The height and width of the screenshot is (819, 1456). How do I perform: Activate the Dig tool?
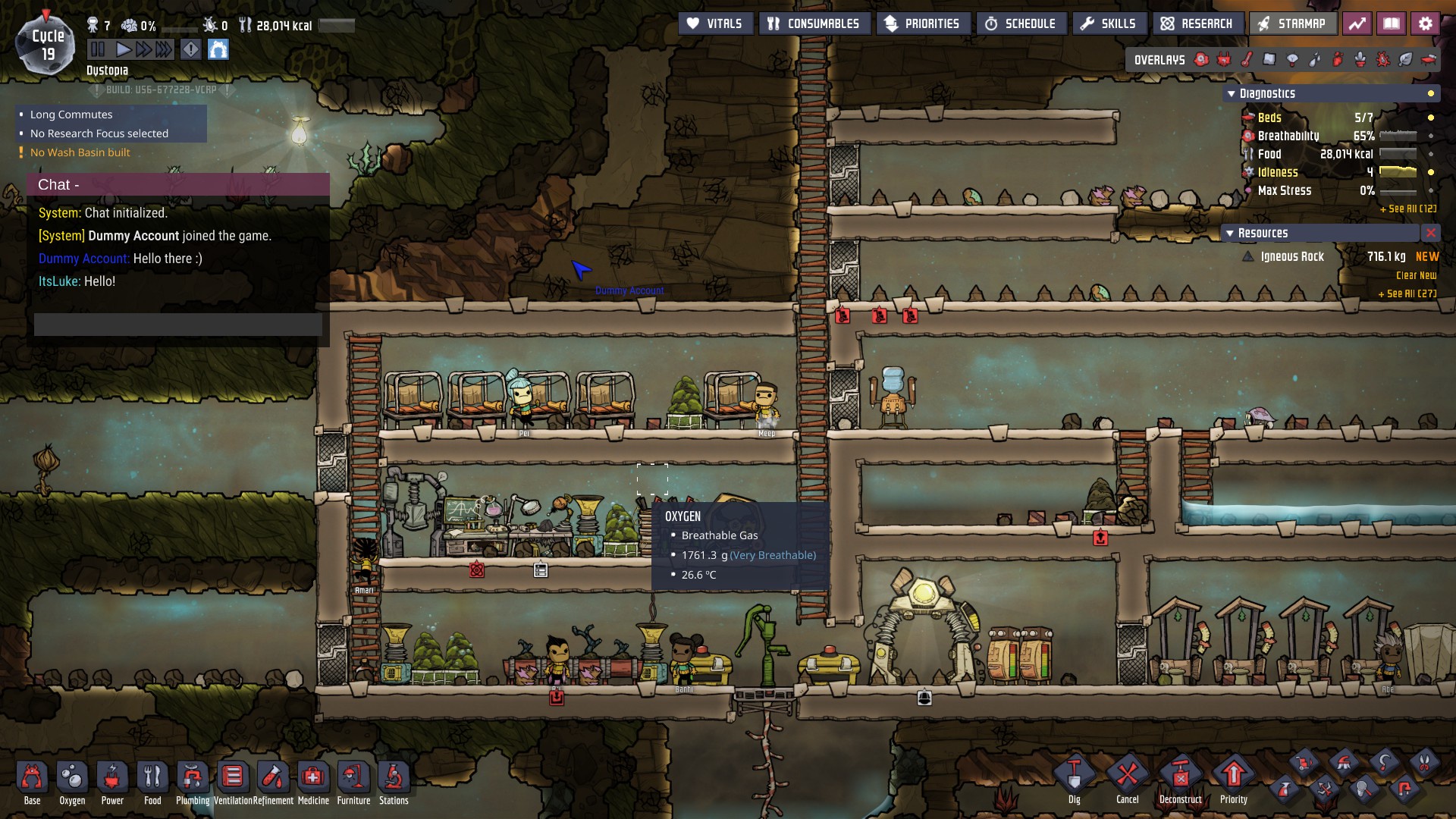point(1074,777)
